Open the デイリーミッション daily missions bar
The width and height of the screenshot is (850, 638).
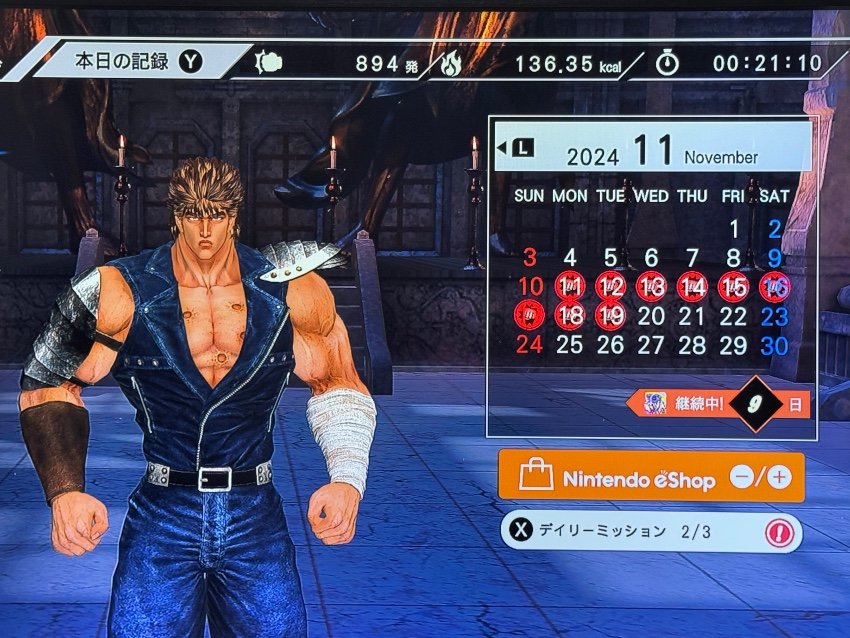[650, 532]
